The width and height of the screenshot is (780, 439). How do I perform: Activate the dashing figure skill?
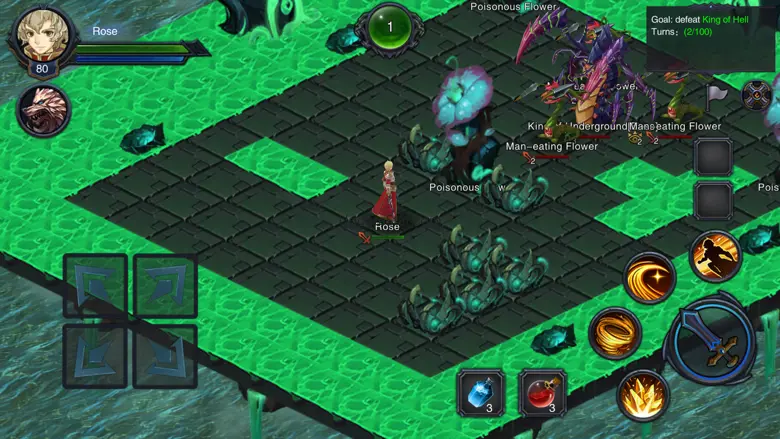[715, 256]
